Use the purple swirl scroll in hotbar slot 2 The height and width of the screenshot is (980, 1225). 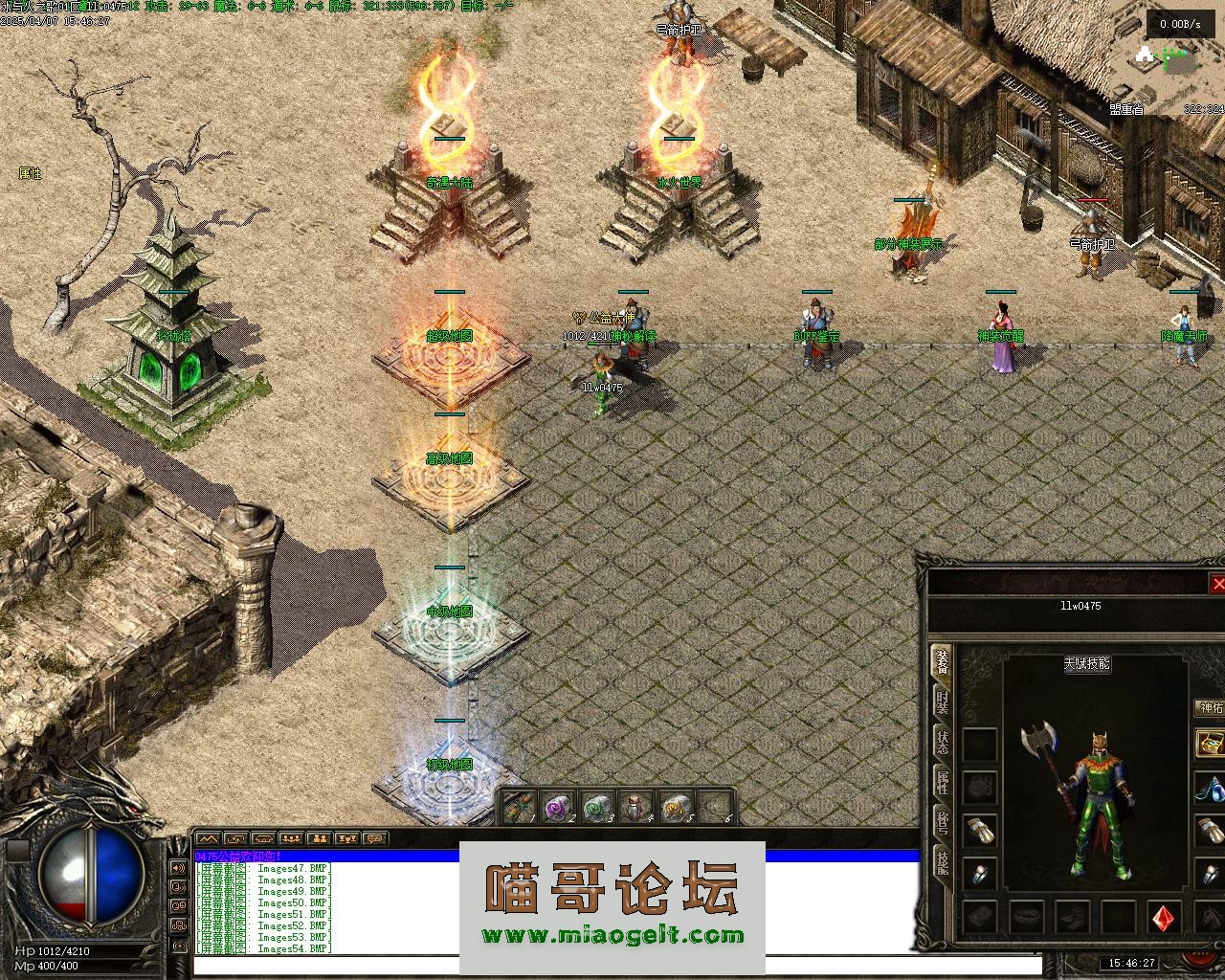click(x=557, y=809)
